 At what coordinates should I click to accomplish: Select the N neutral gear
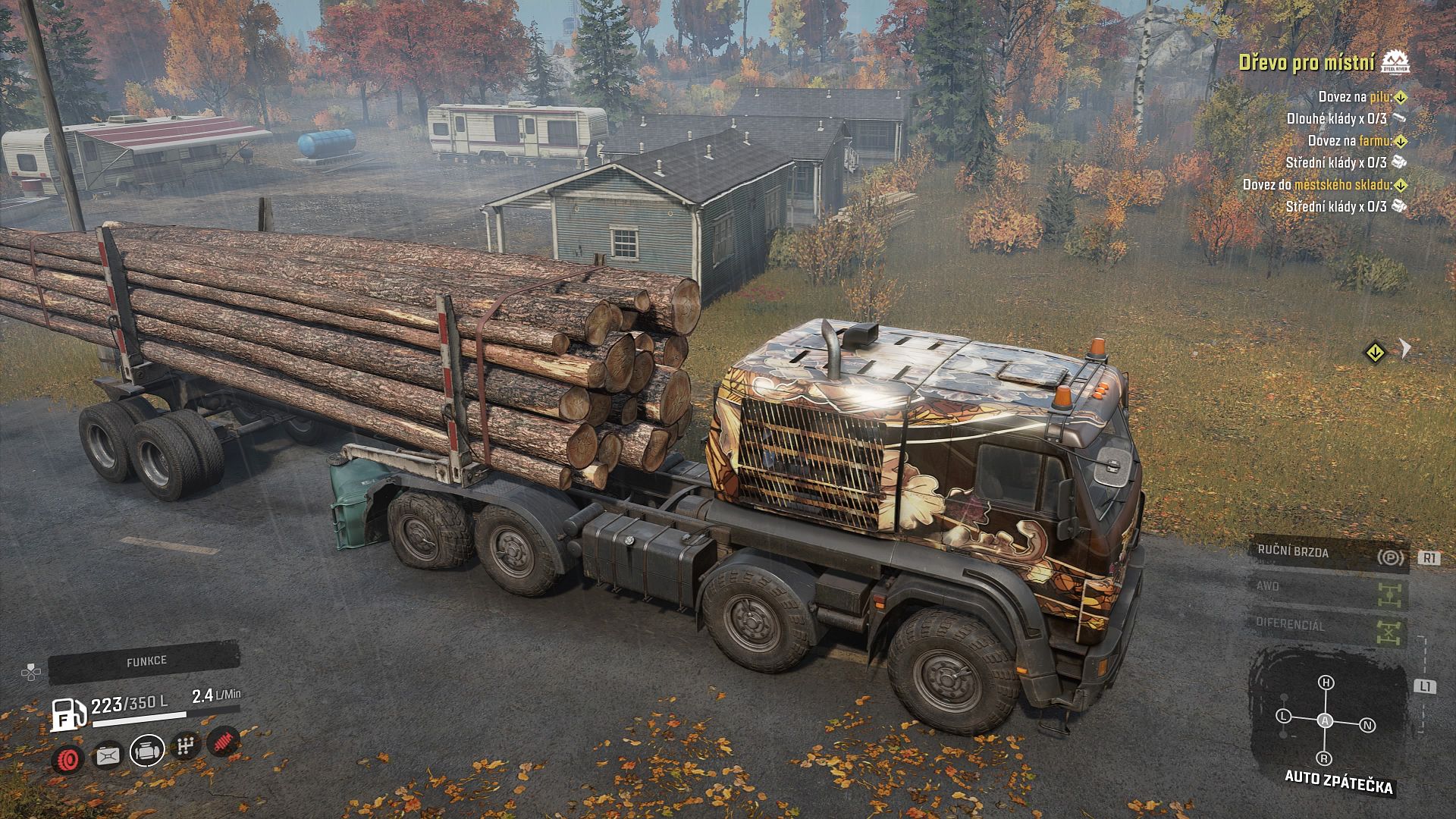1368,725
